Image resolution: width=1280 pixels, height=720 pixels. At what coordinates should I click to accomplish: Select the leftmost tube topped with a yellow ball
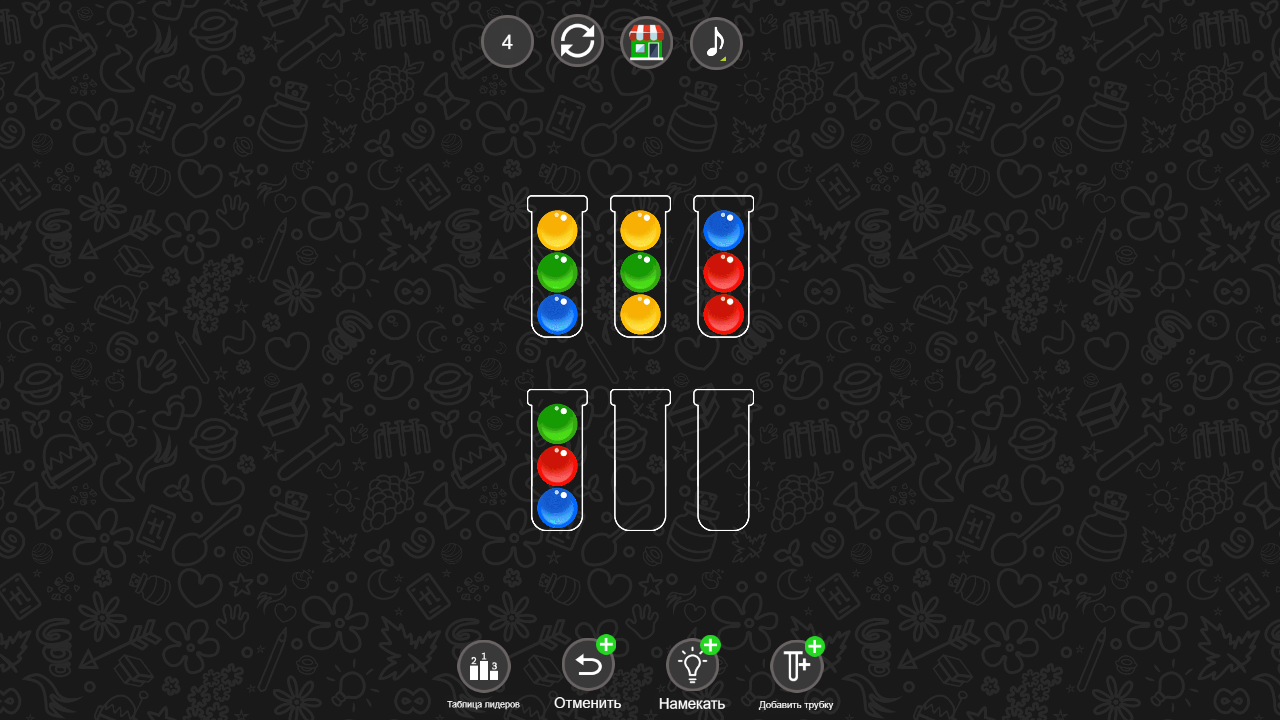[557, 268]
